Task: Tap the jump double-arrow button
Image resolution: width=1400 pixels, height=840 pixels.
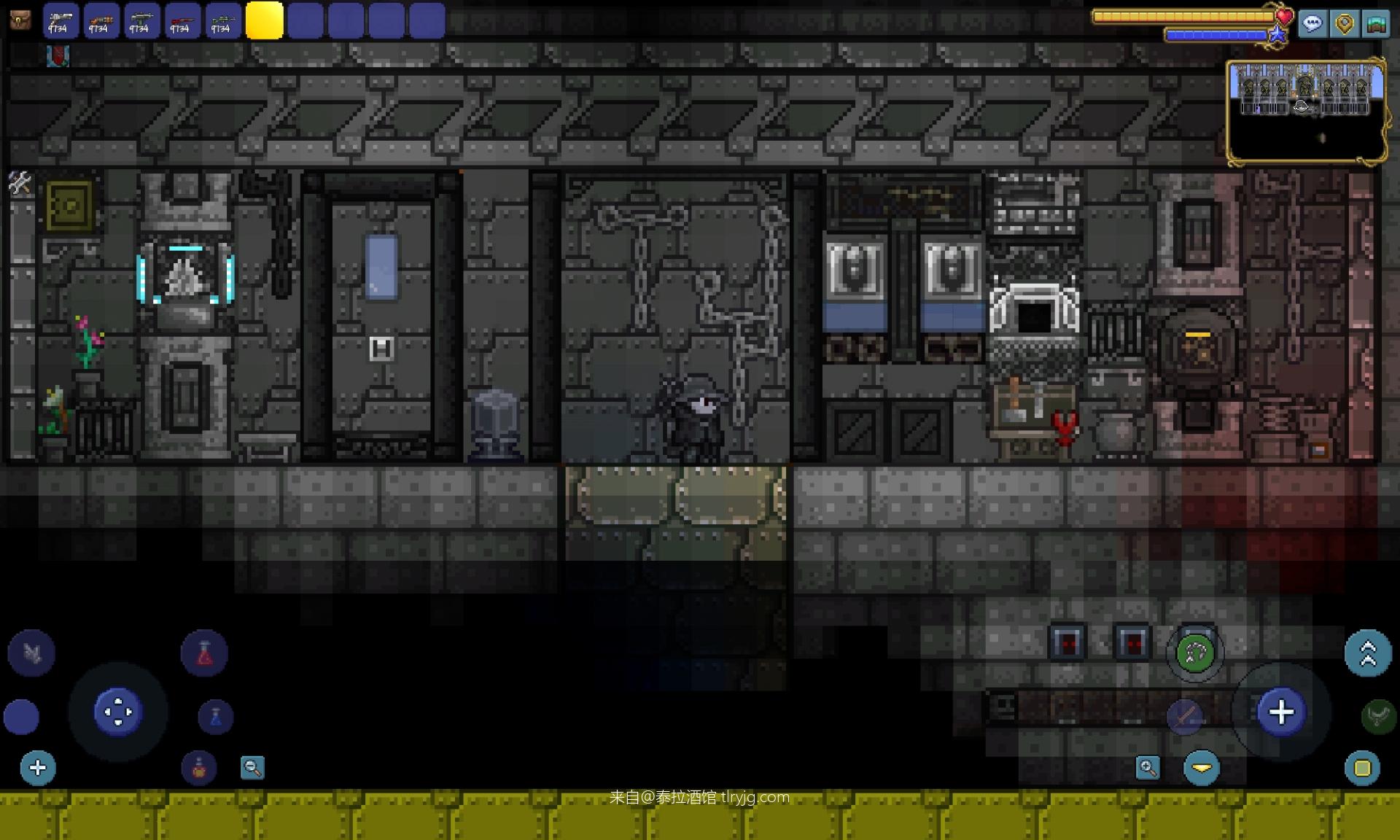Action: pos(1367,653)
